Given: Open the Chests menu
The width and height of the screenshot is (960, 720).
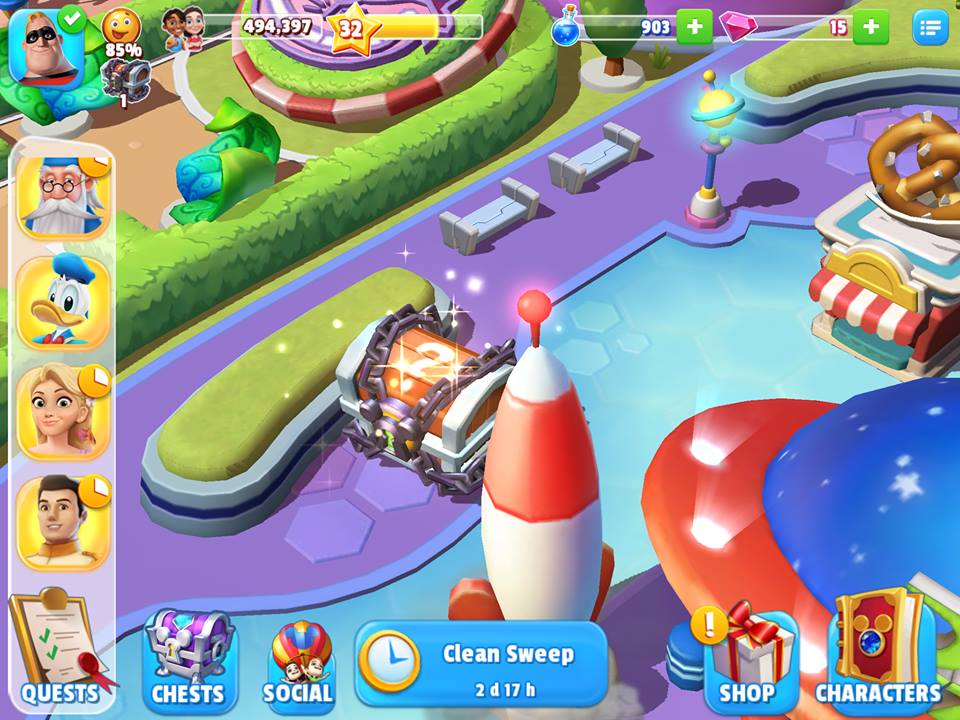Looking at the screenshot, I should (x=187, y=655).
